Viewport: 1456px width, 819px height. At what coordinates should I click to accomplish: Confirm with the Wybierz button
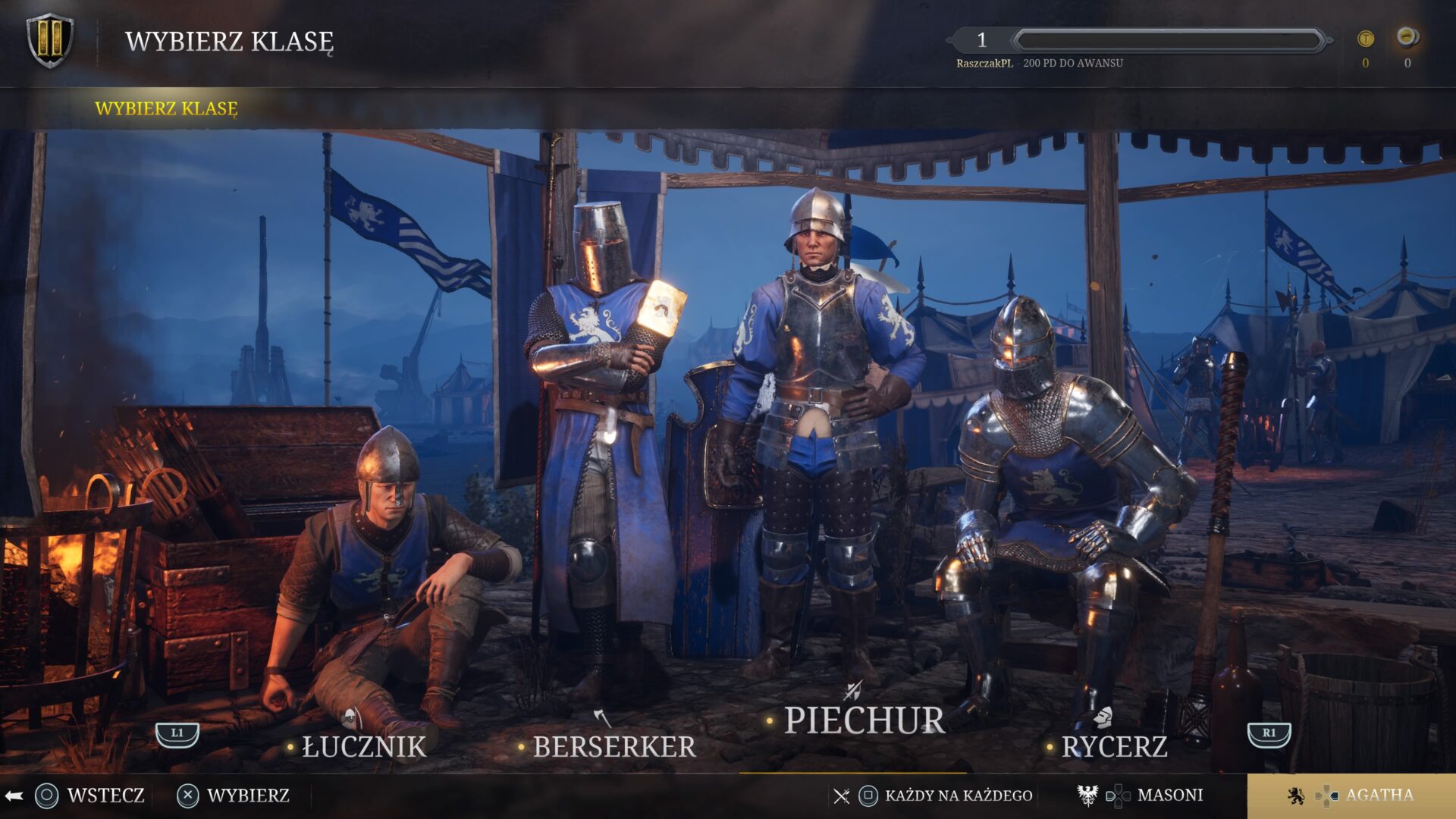pos(235,795)
